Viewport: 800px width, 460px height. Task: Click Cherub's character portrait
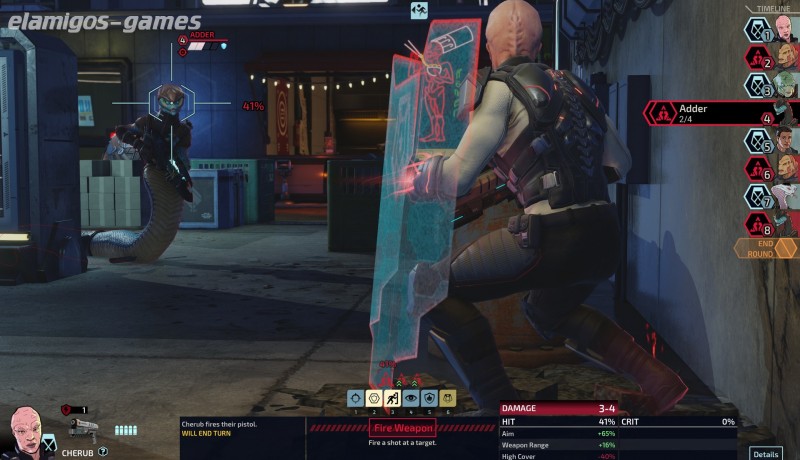[x=27, y=430]
